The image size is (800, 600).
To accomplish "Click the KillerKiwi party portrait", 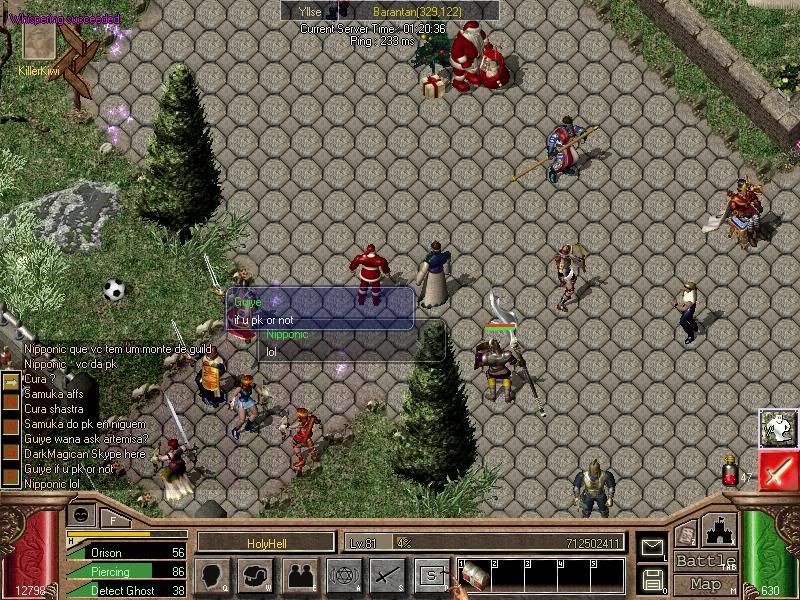I will click(x=38, y=42).
